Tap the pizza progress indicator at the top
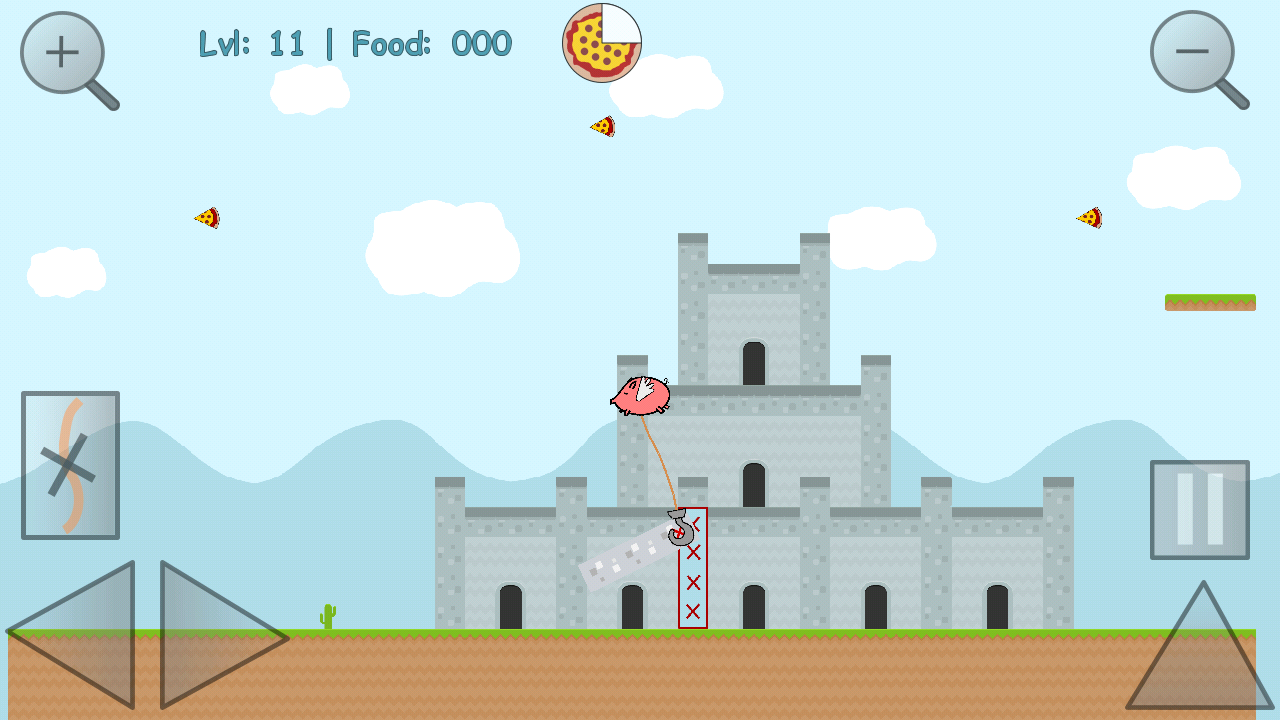The image size is (1280, 720). [600, 44]
